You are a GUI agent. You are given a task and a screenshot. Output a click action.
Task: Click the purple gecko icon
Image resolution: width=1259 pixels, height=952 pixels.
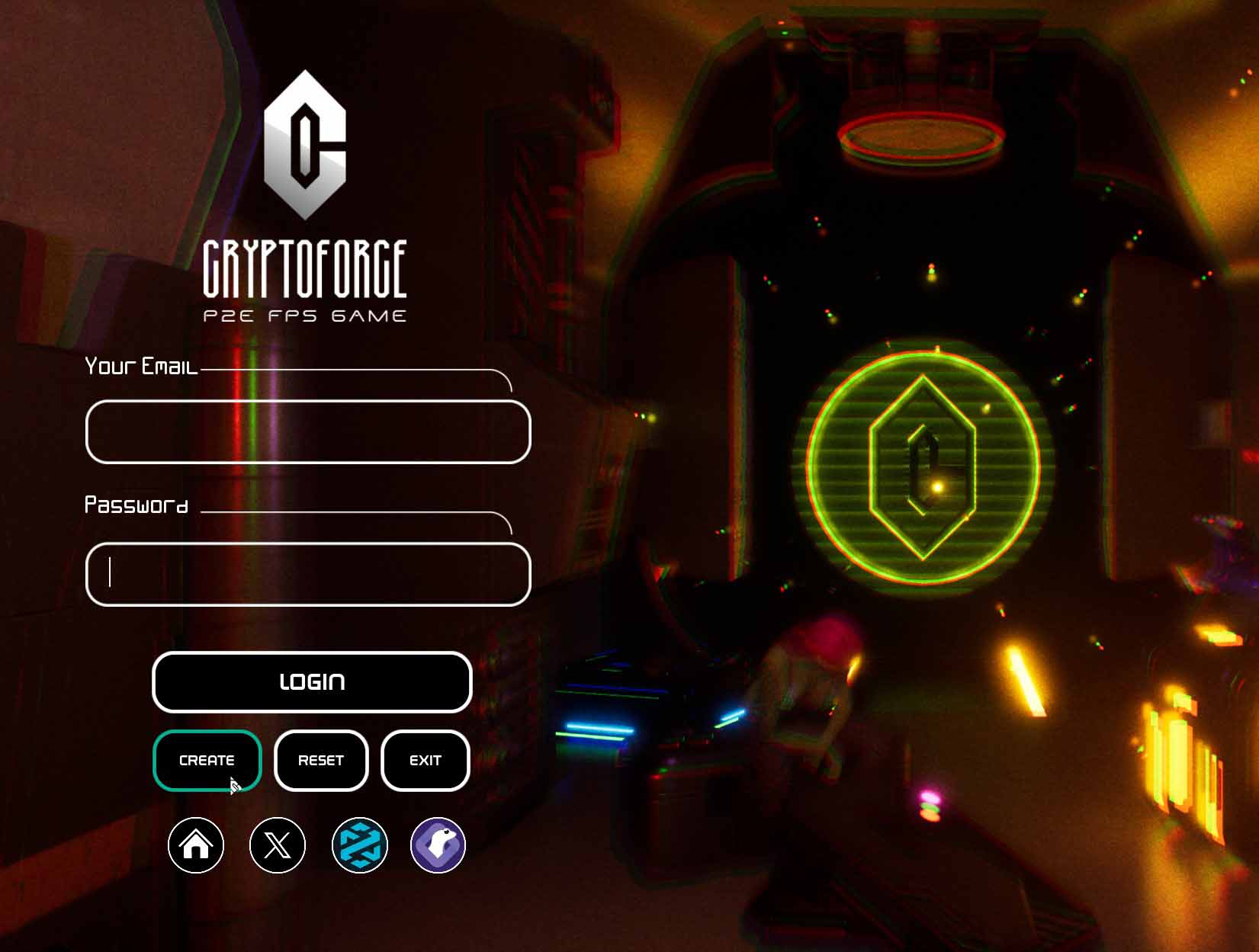438,845
